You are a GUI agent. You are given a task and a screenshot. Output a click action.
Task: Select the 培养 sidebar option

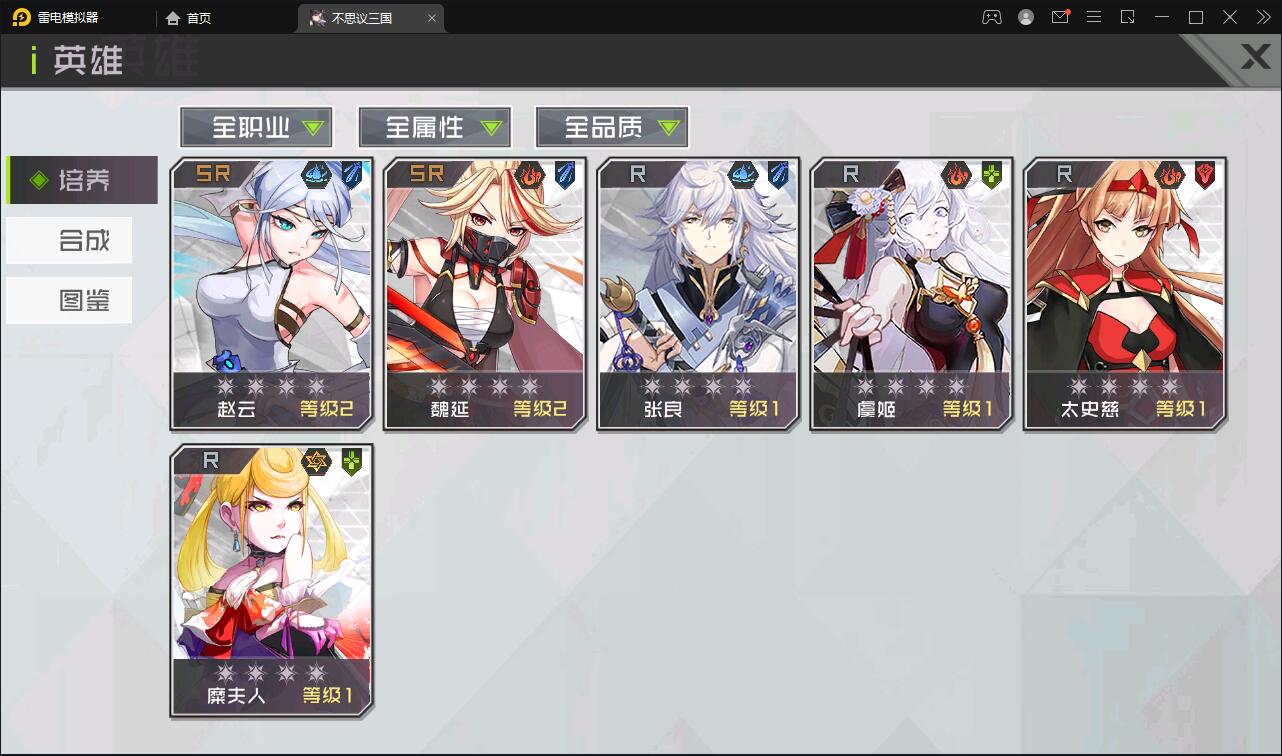point(80,181)
